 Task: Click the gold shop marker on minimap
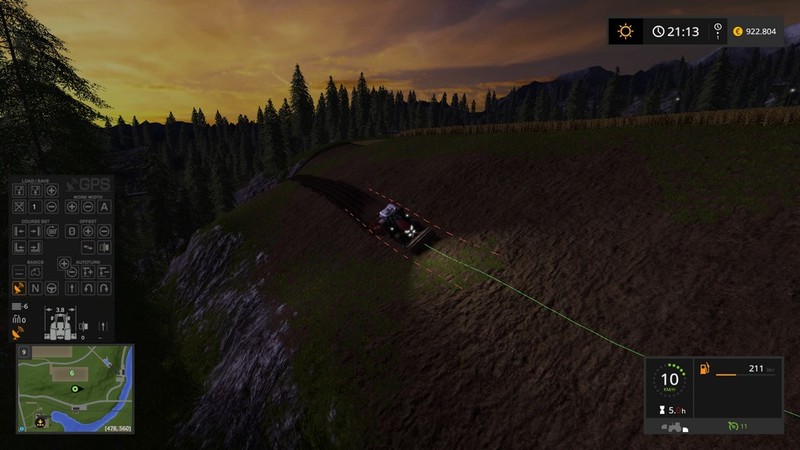[x=41, y=421]
